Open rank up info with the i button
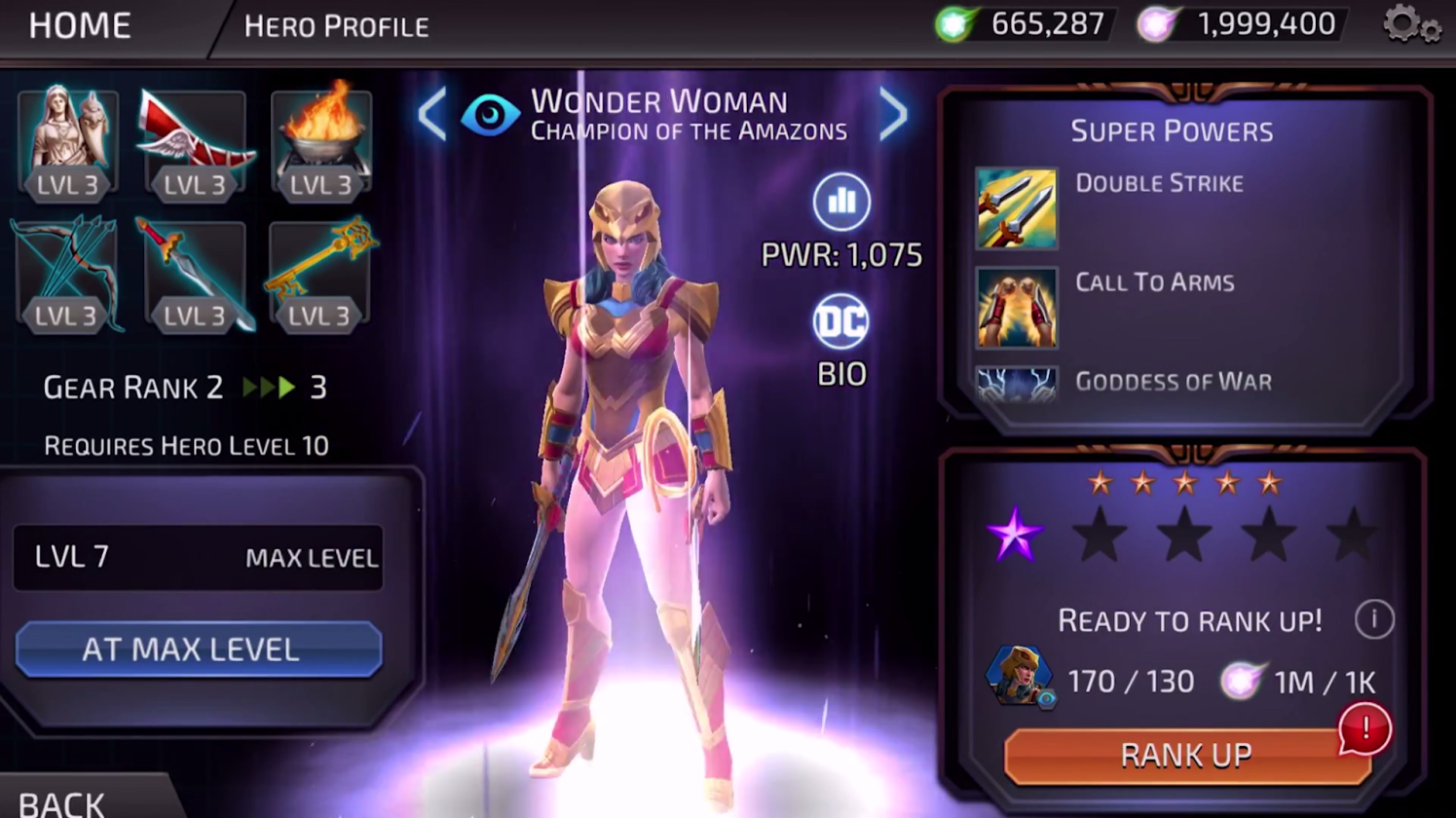The image size is (1456, 818). 1373,620
